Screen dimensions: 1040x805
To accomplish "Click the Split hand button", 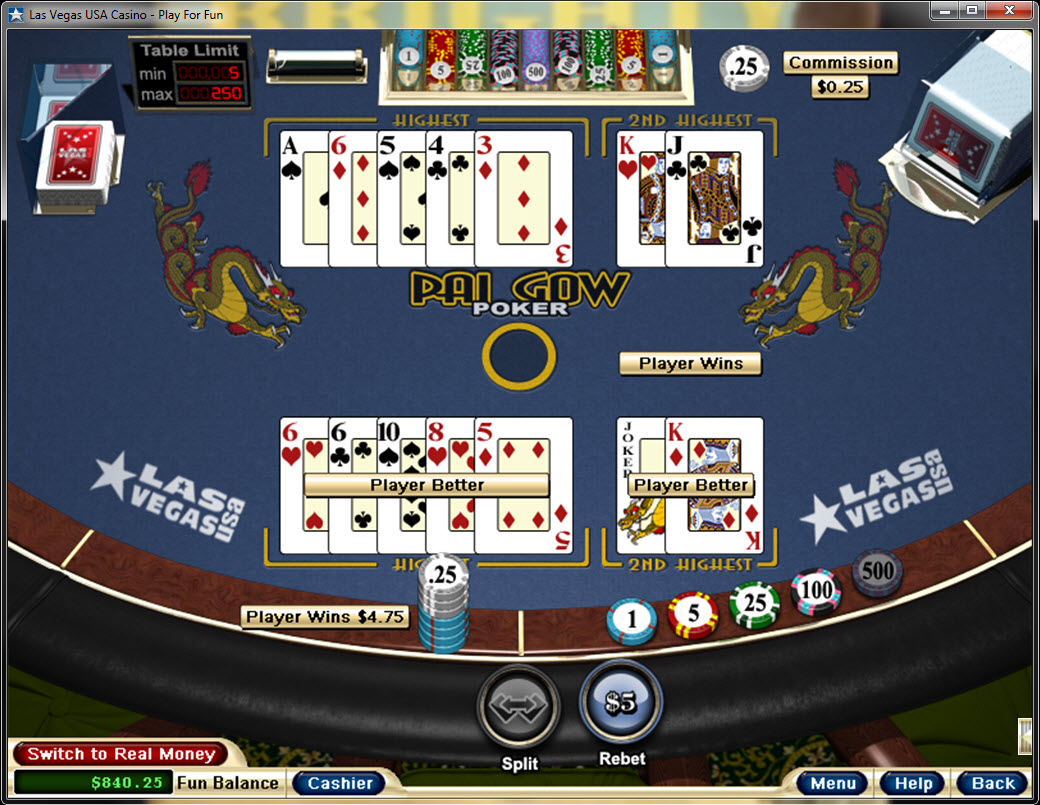I will (518, 706).
